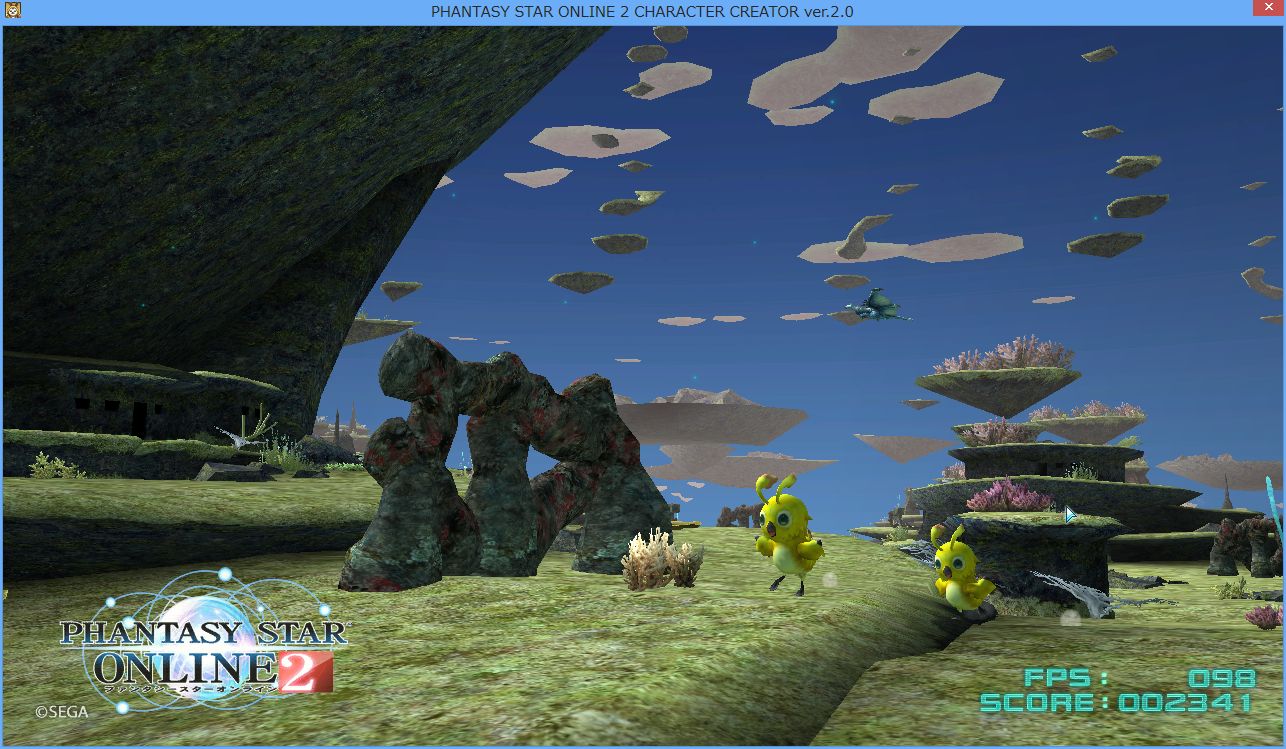Open the window menu via title bar icon

tap(13, 12)
